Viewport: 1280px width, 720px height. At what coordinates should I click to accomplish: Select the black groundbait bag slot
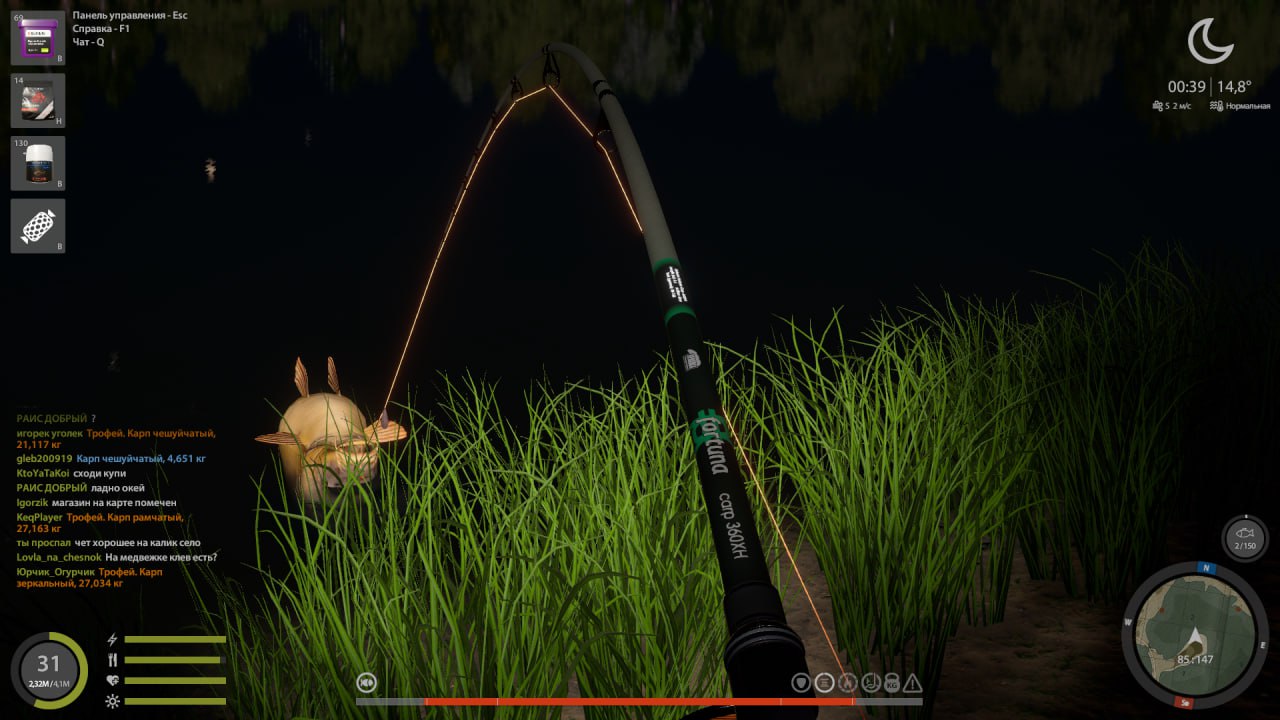(x=38, y=100)
